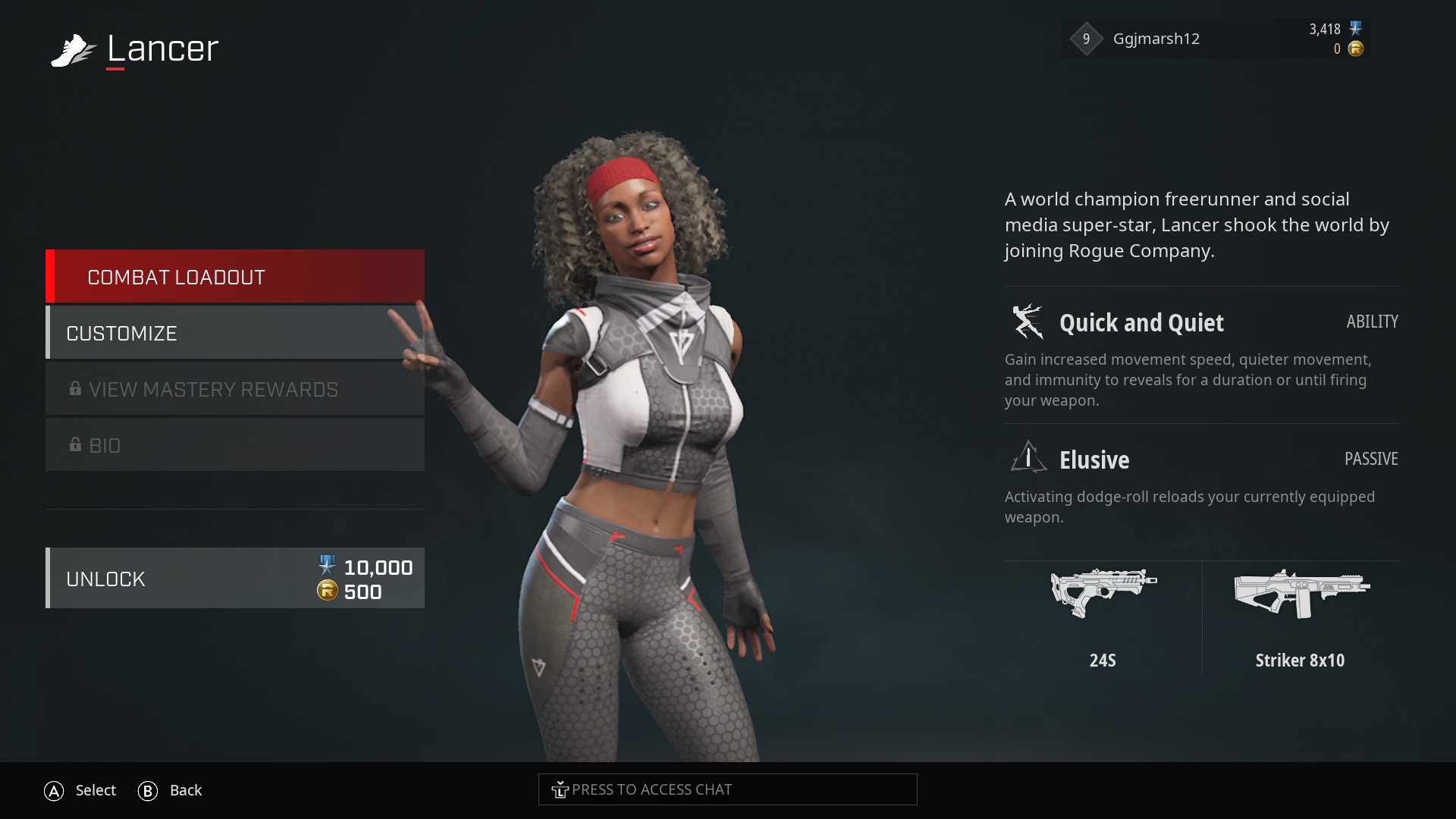Click the chat access box
The width and height of the screenshot is (1456, 819).
(x=727, y=789)
